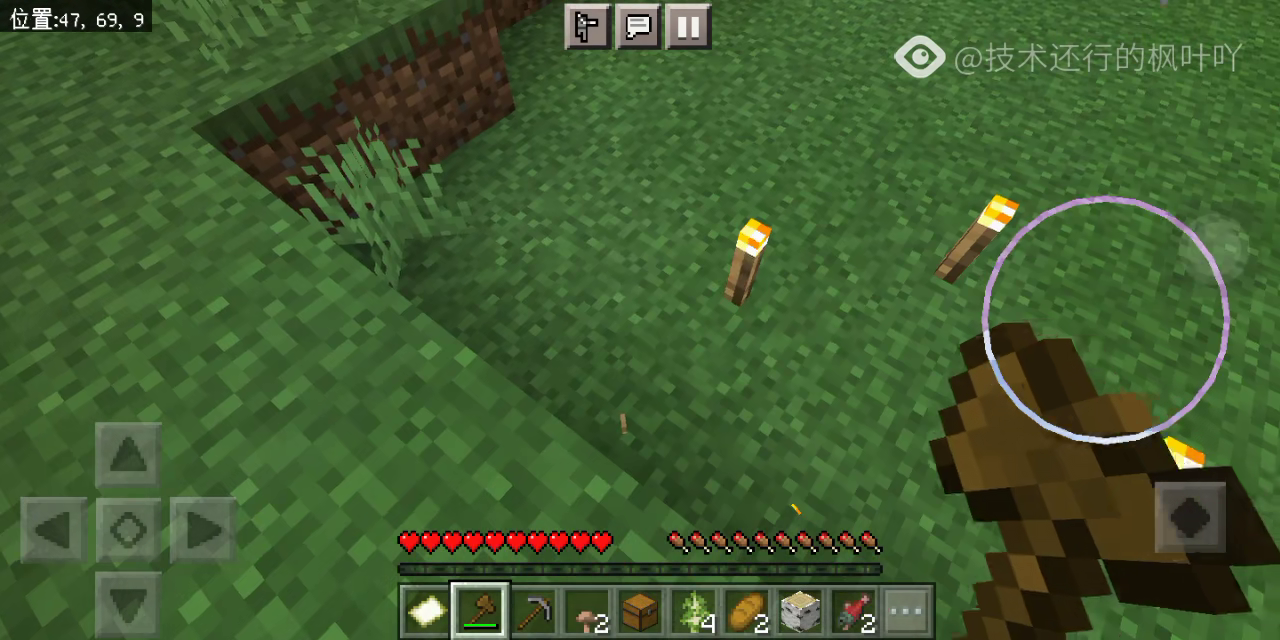This screenshot has width=1280, height=640.
Task: Tap the center sneak diamond button
Action: click(x=128, y=529)
